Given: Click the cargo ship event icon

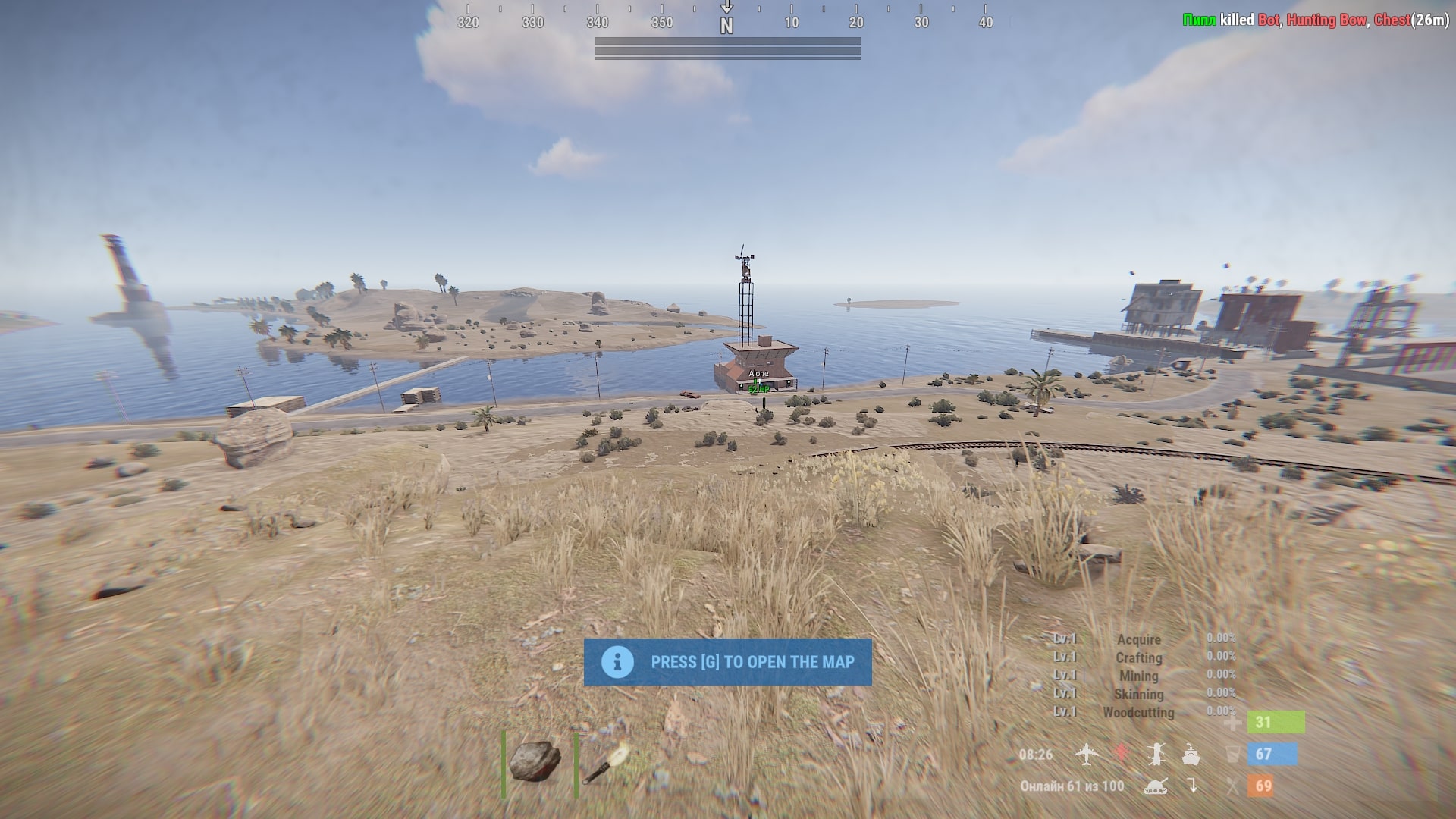Looking at the screenshot, I should click(1191, 755).
